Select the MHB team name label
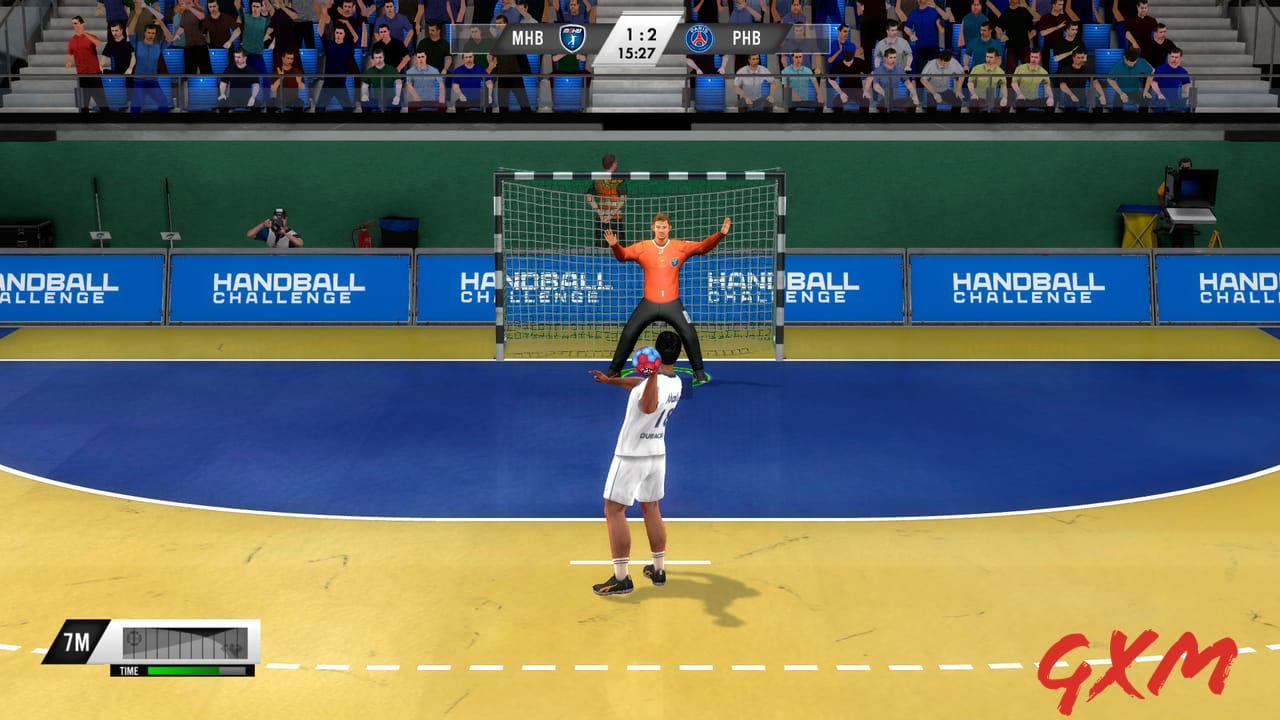The width and height of the screenshot is (1280, 720). pyautogui.click(x=527, y=37)
